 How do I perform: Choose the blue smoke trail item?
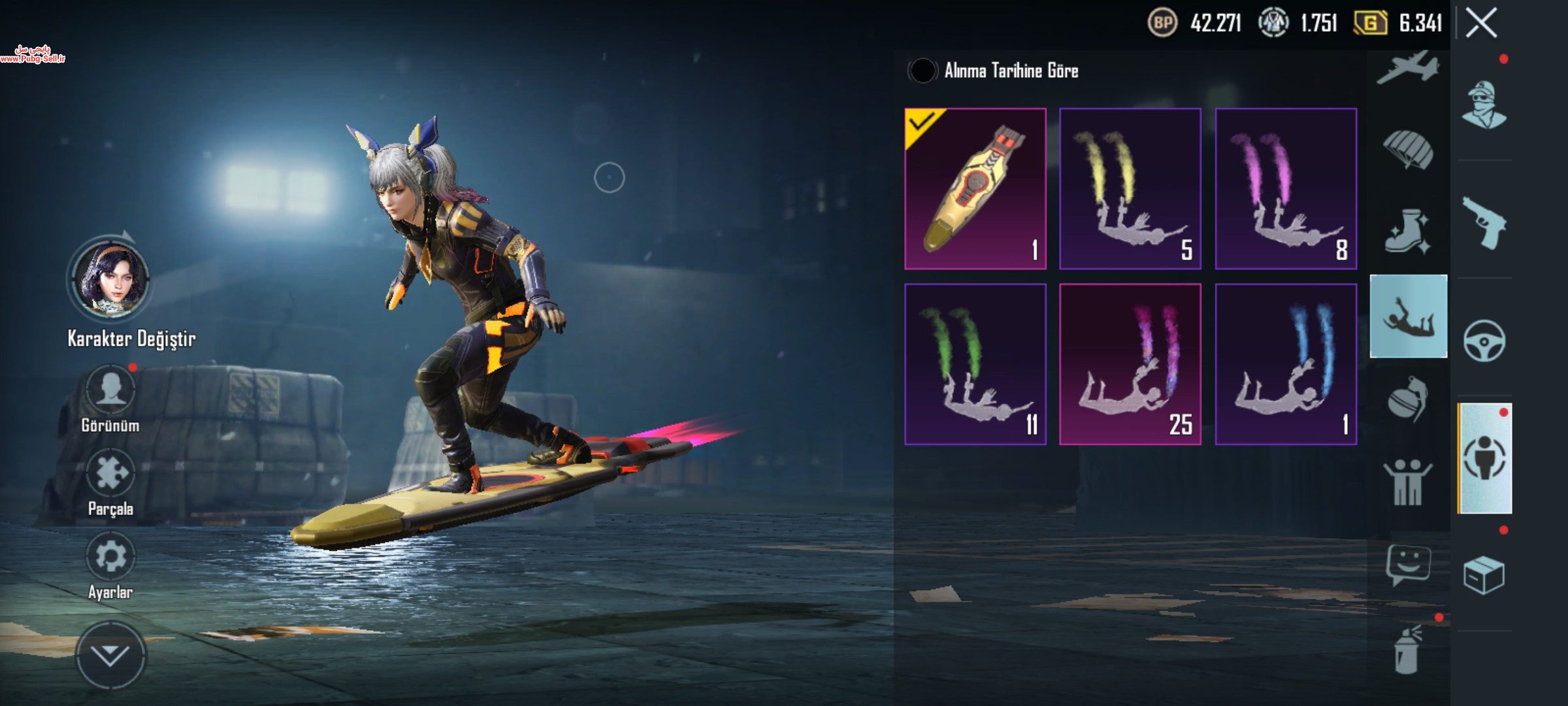pos(1285,364)
